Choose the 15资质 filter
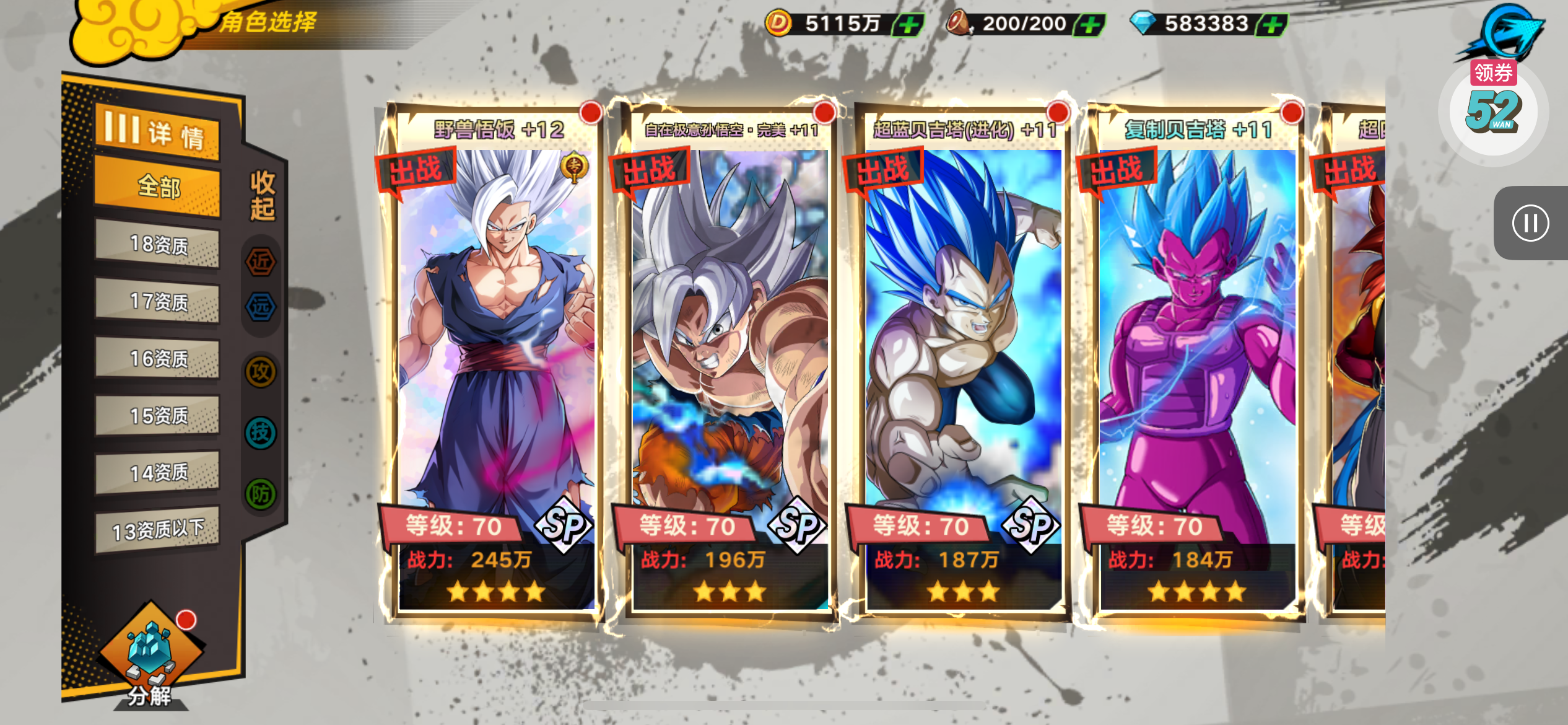The height and width of the screenshot is (725, 1568). 158,416
